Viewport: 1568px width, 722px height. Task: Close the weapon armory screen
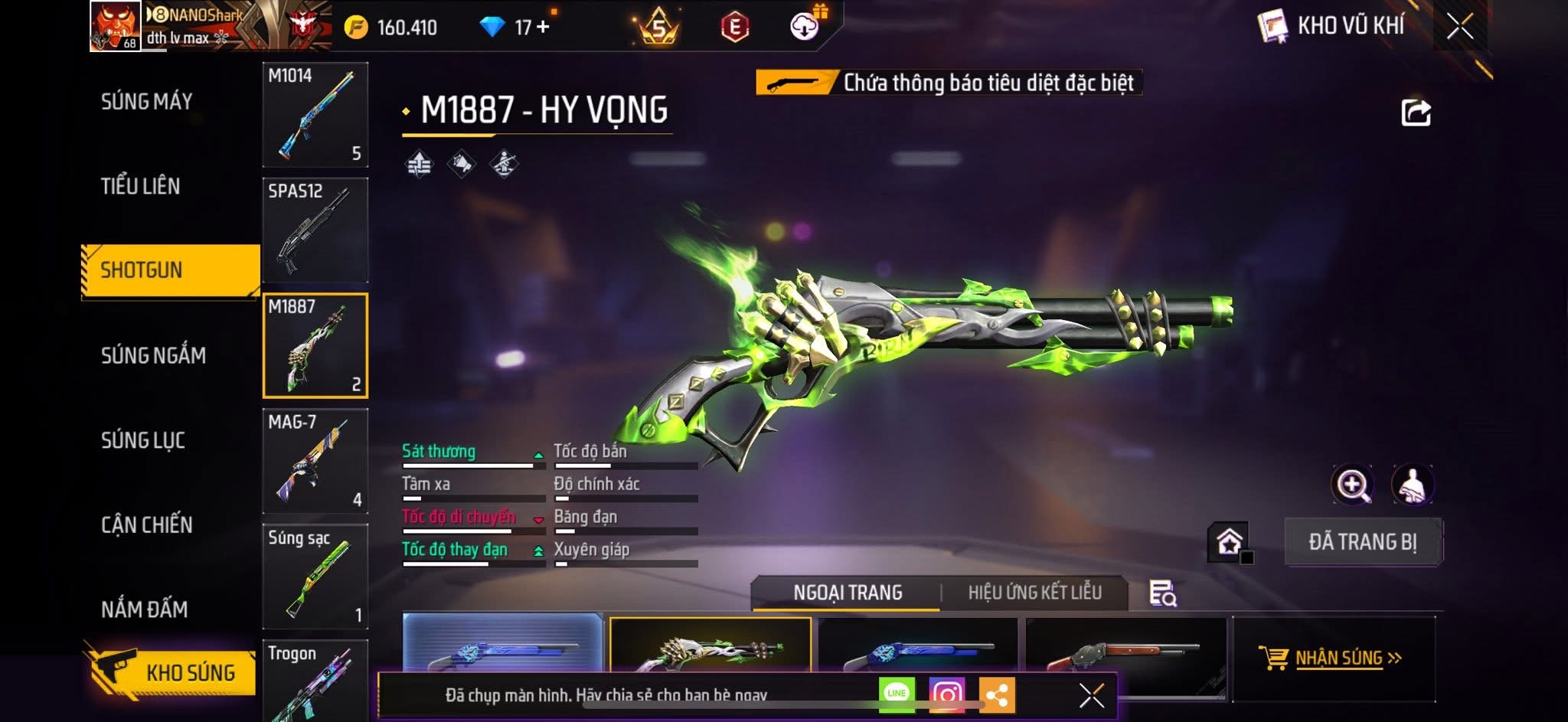[x=1459, y=27]
